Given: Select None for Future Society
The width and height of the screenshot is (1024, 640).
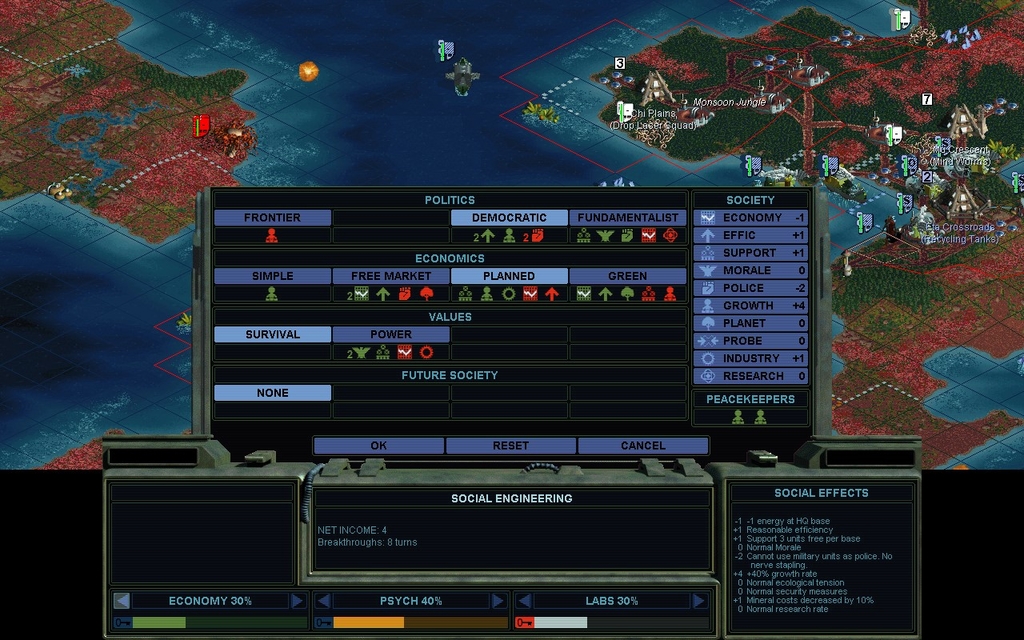Looking at the screenshot, I should tap(272, 394).
